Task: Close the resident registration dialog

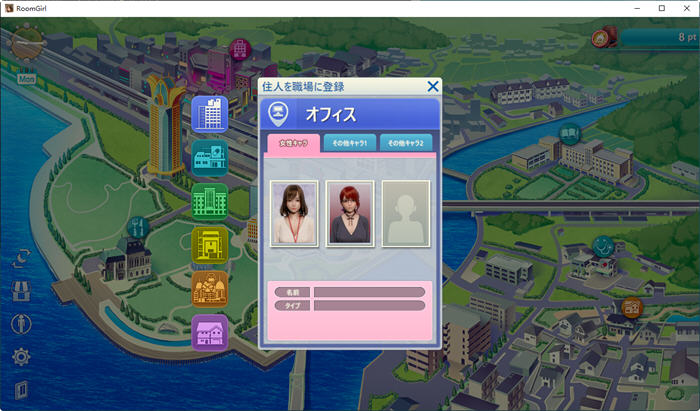Action: (x=433, y=87)
